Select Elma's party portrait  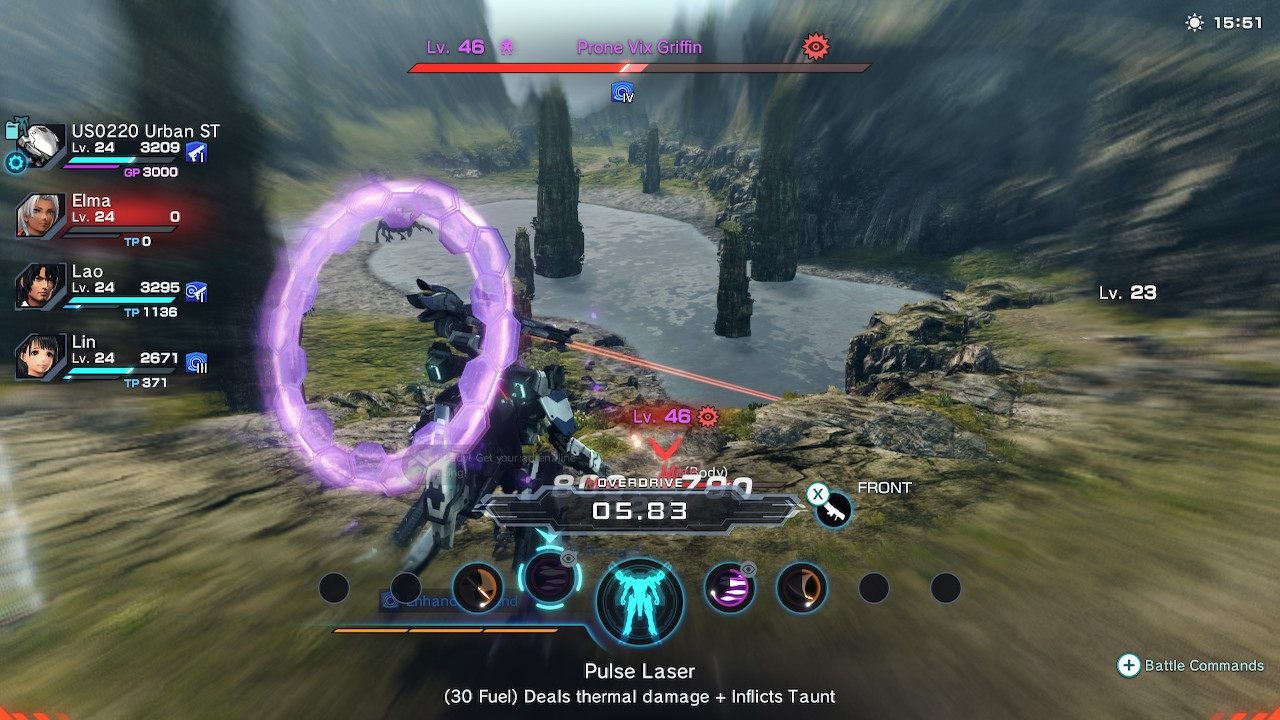point(41,215)
